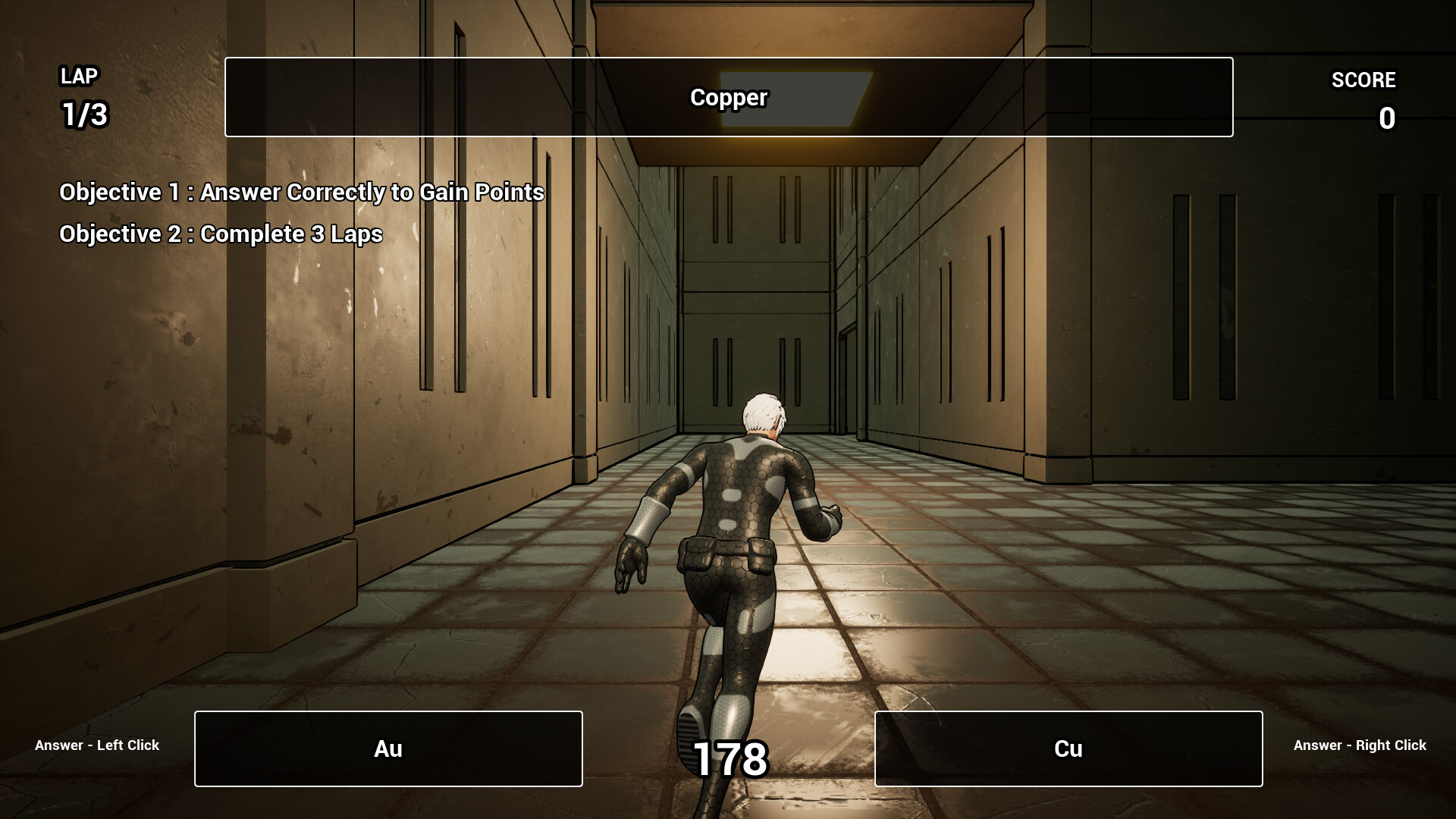Click the Answer - Right Click hint label
This screenshot has width=1456, height=819.
[x=1360, y=745]
